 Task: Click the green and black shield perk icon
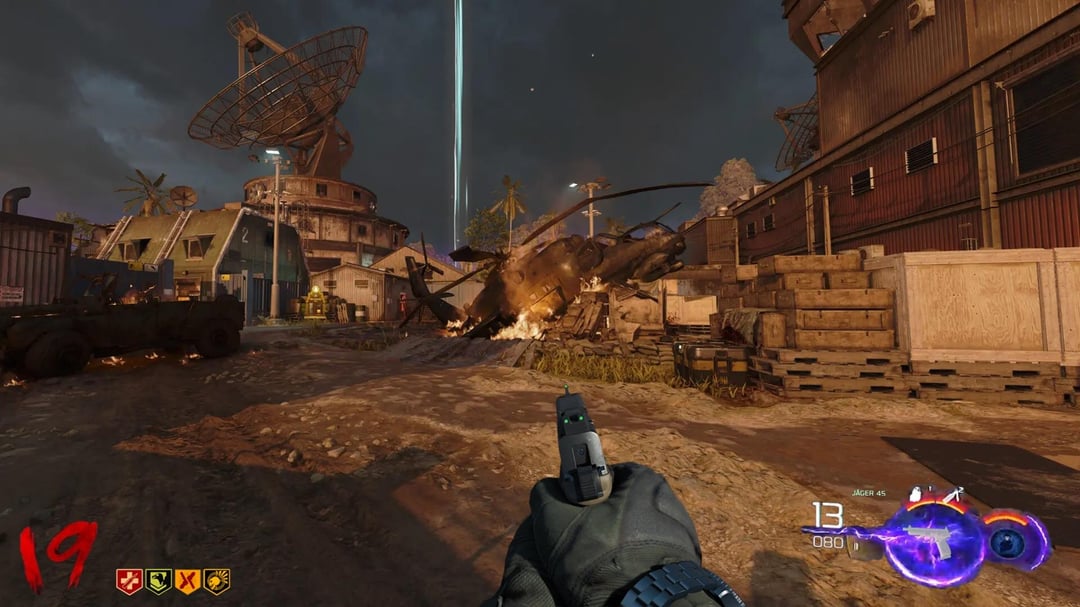coord(158,581)
